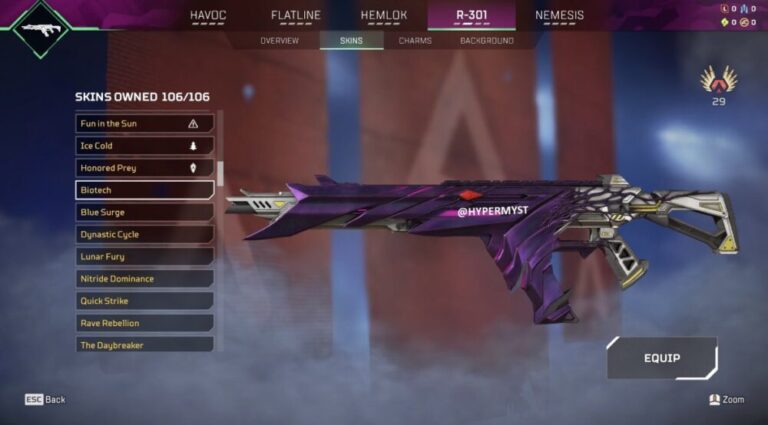Pick the Honored Prey skin
Screen dimensions: 768x425
point(145,168)
